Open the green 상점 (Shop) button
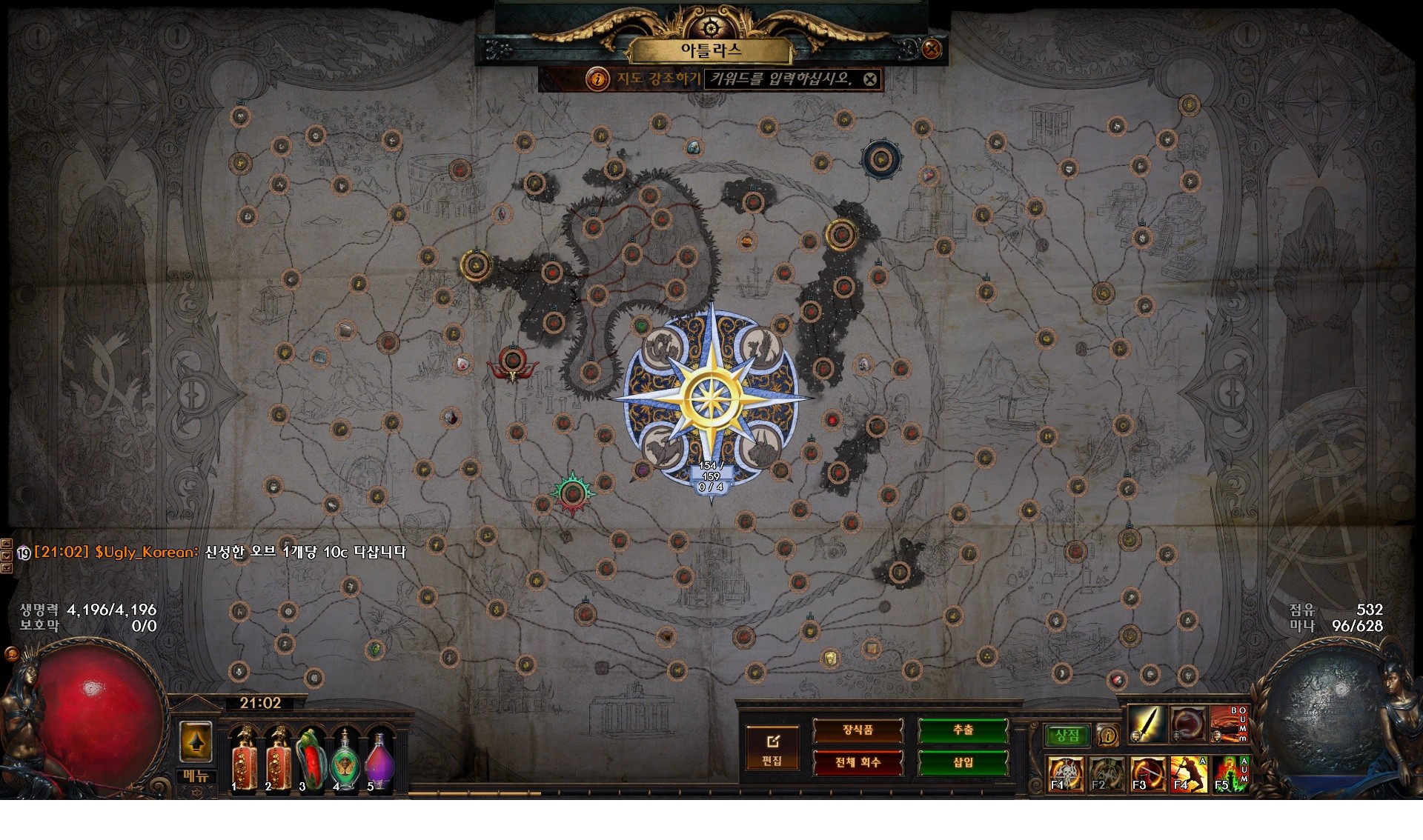1423x840 pixels. coord(1067,735)
